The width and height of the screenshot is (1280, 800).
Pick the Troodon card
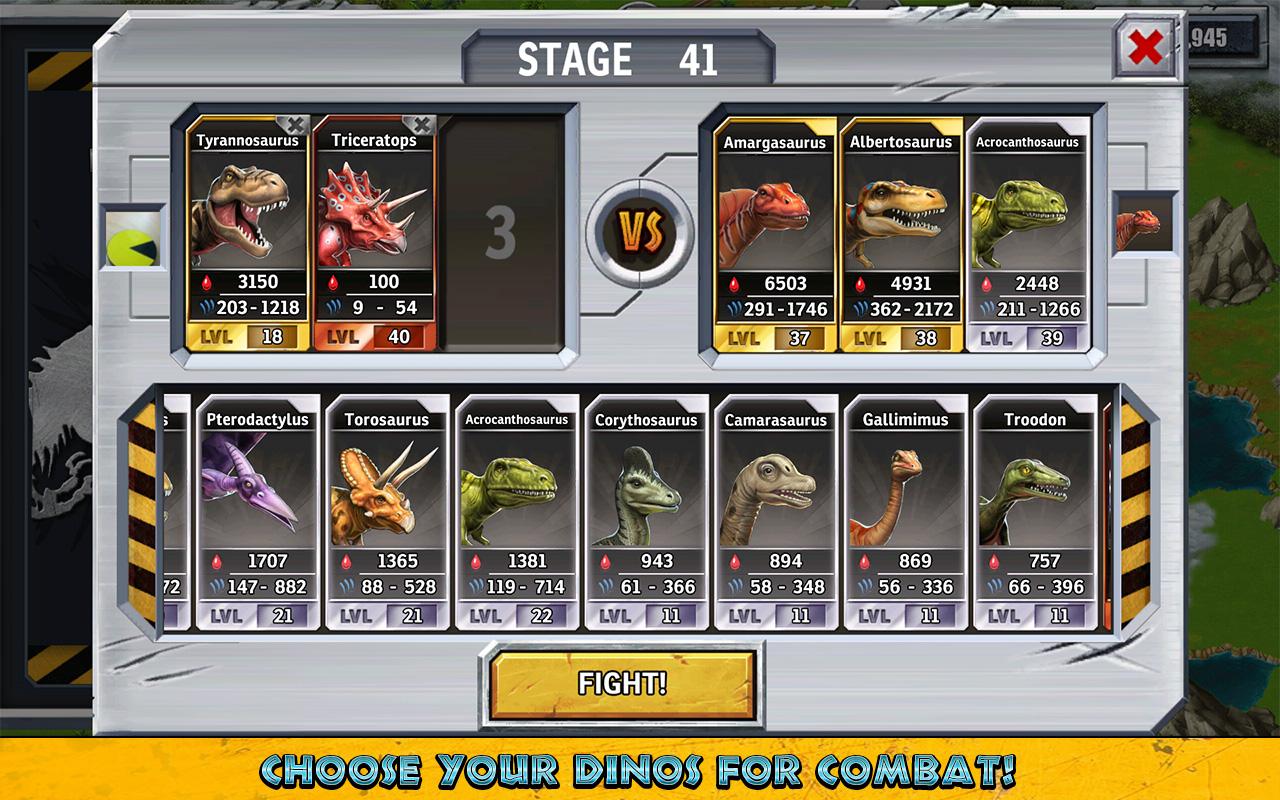1035,511
